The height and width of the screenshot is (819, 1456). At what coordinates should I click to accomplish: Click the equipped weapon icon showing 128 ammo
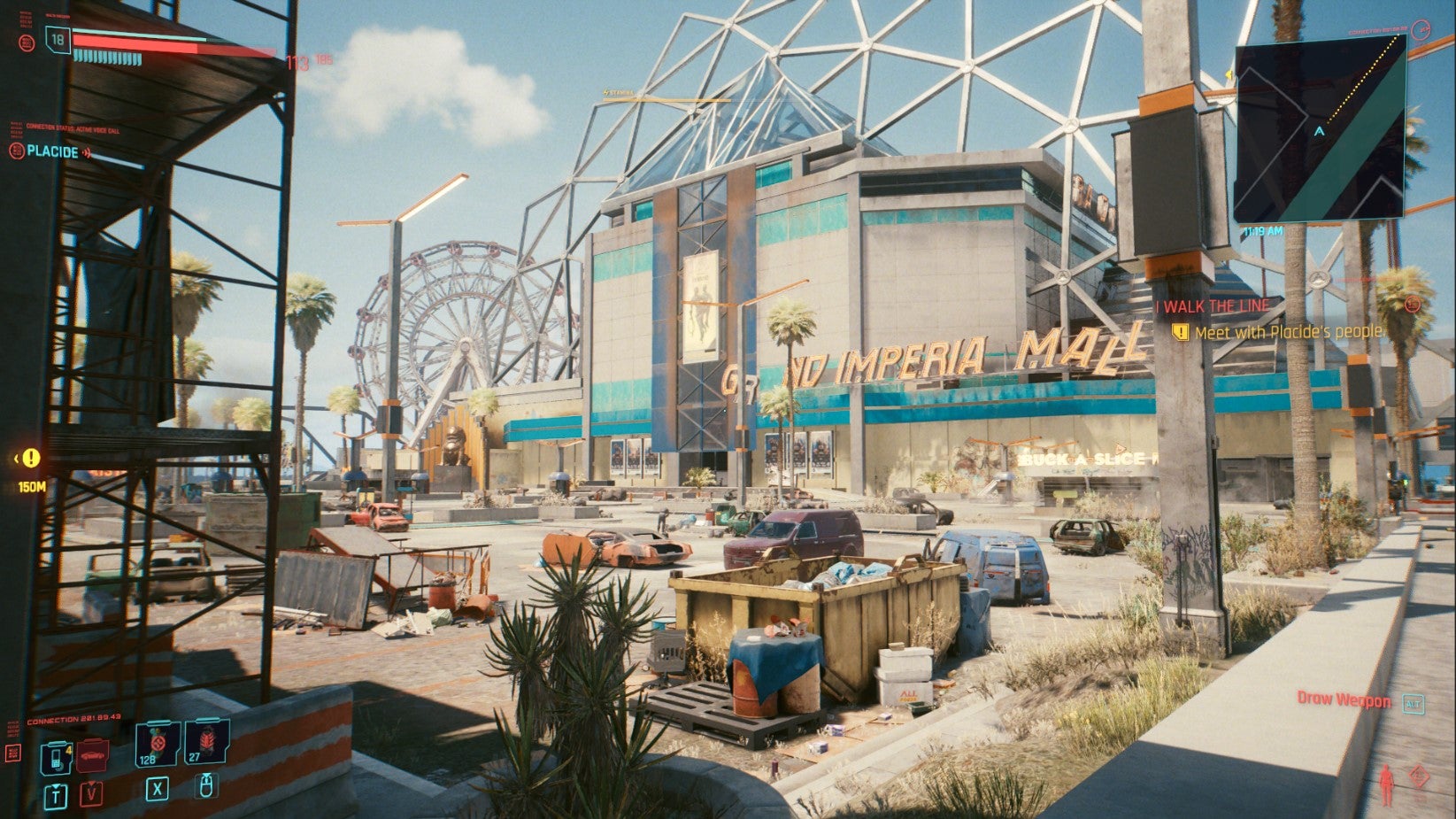[157, 744]
